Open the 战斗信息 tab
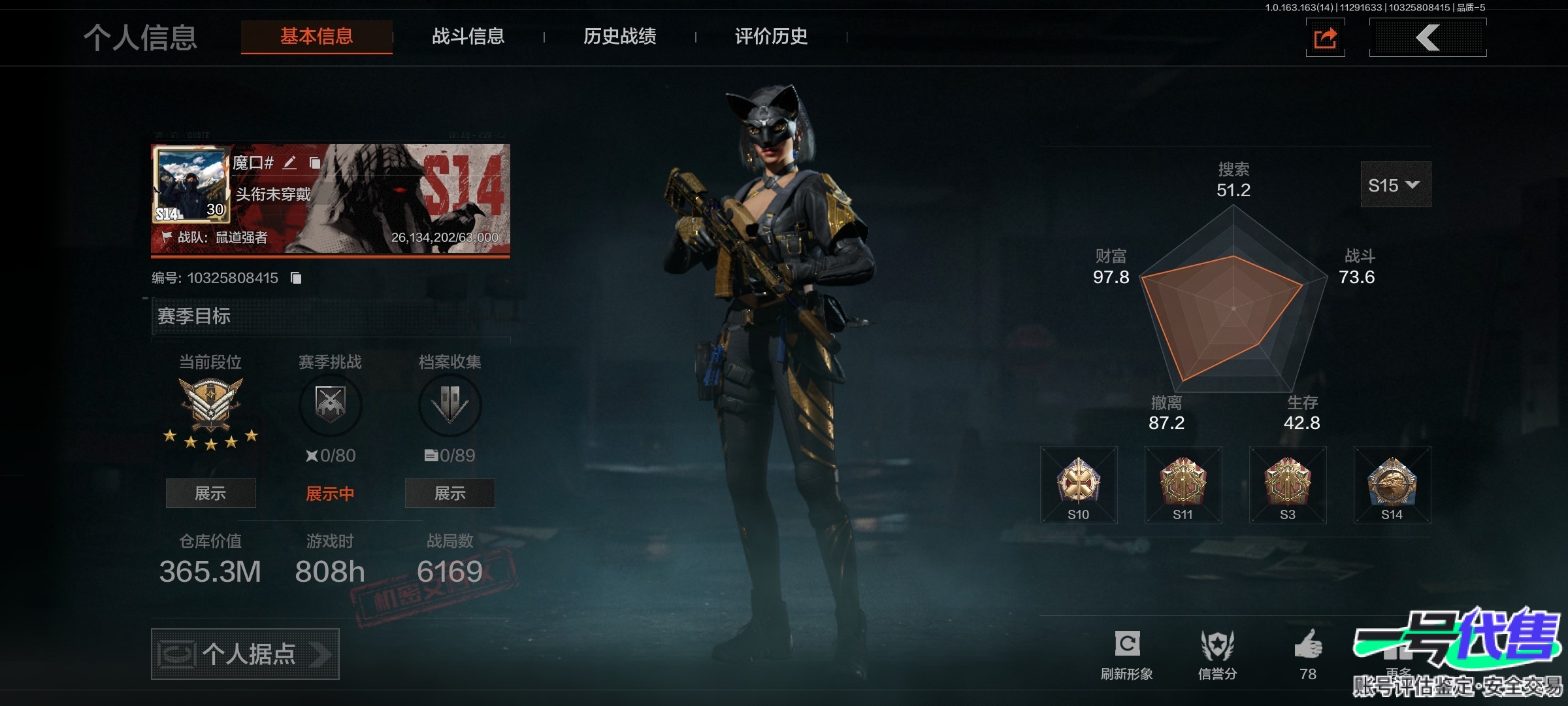The height and width of the screenshot is (706, 1568). [468, 37]
